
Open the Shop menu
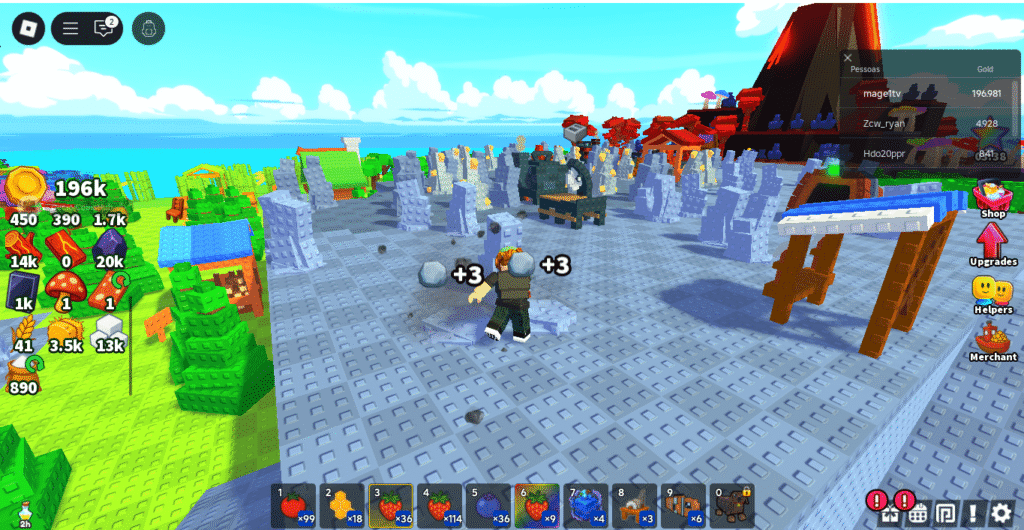[992, 197]
